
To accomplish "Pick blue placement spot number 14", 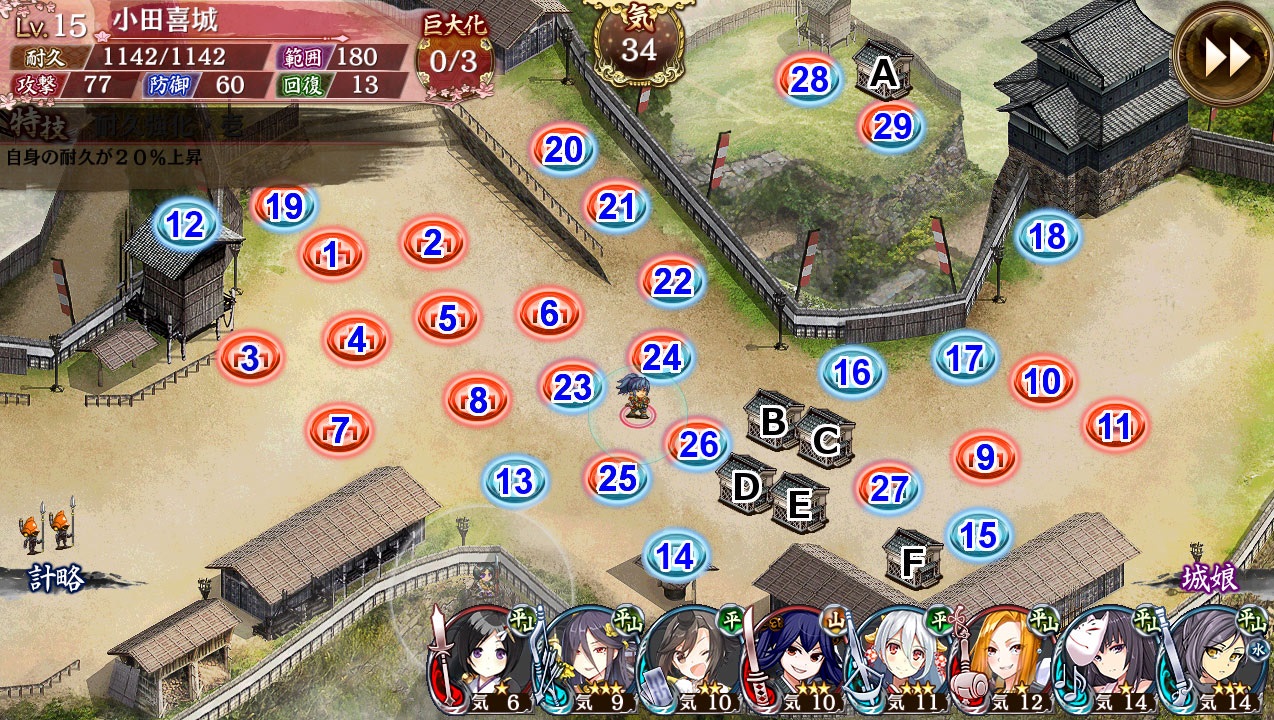I will click(676, 556).
